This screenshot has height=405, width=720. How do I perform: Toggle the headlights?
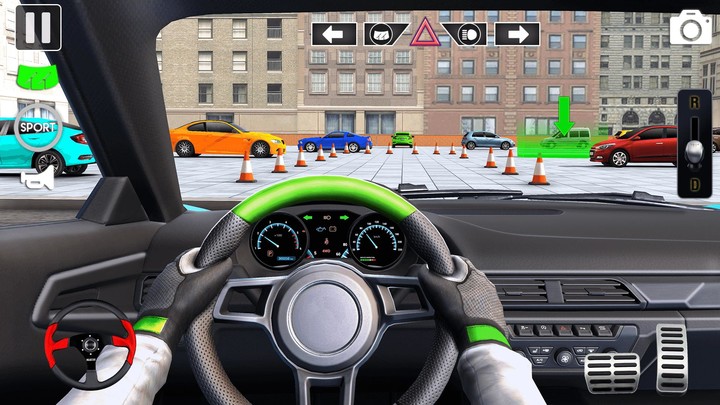click(465, 35)
